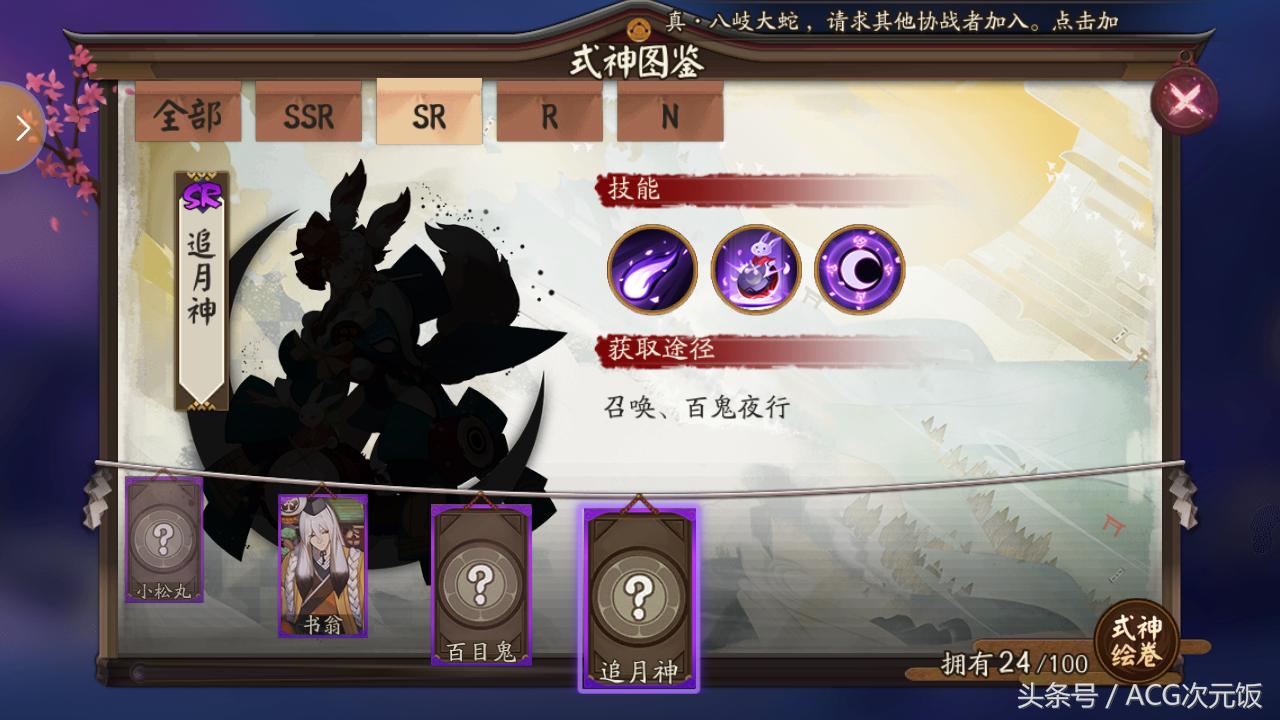Image resolution: width=1280 pixels, height=720 pixels.
Task: Close the shikigami catalog with the X button
Action: 1184,96
